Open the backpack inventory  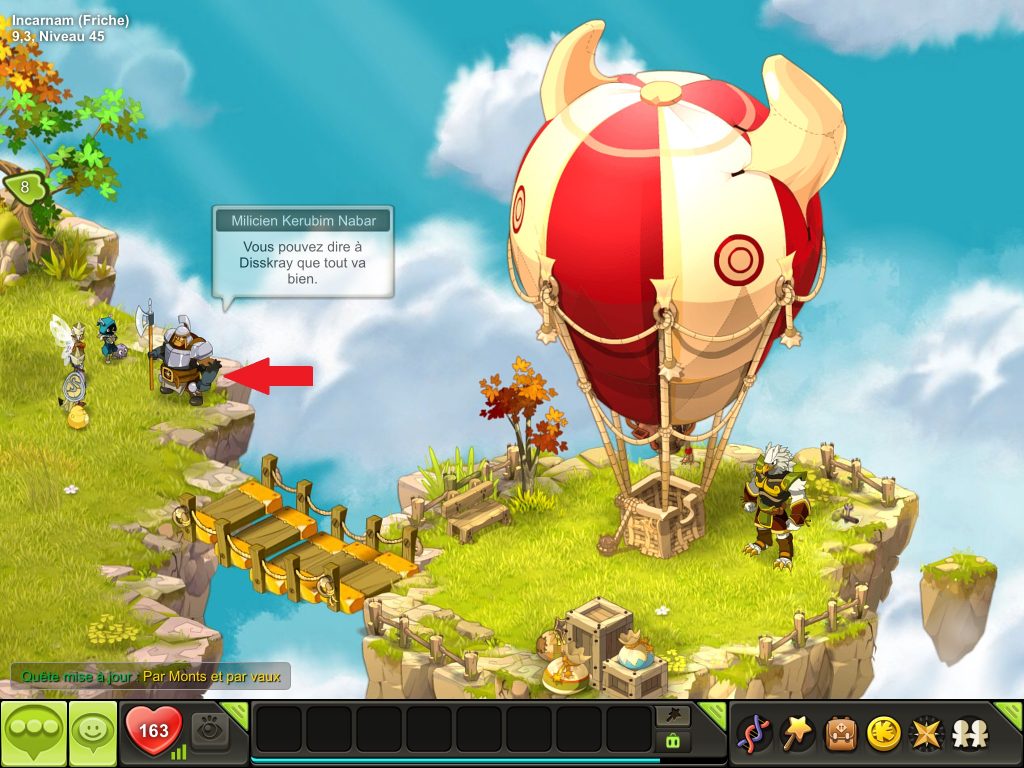(x=839, y=734)
